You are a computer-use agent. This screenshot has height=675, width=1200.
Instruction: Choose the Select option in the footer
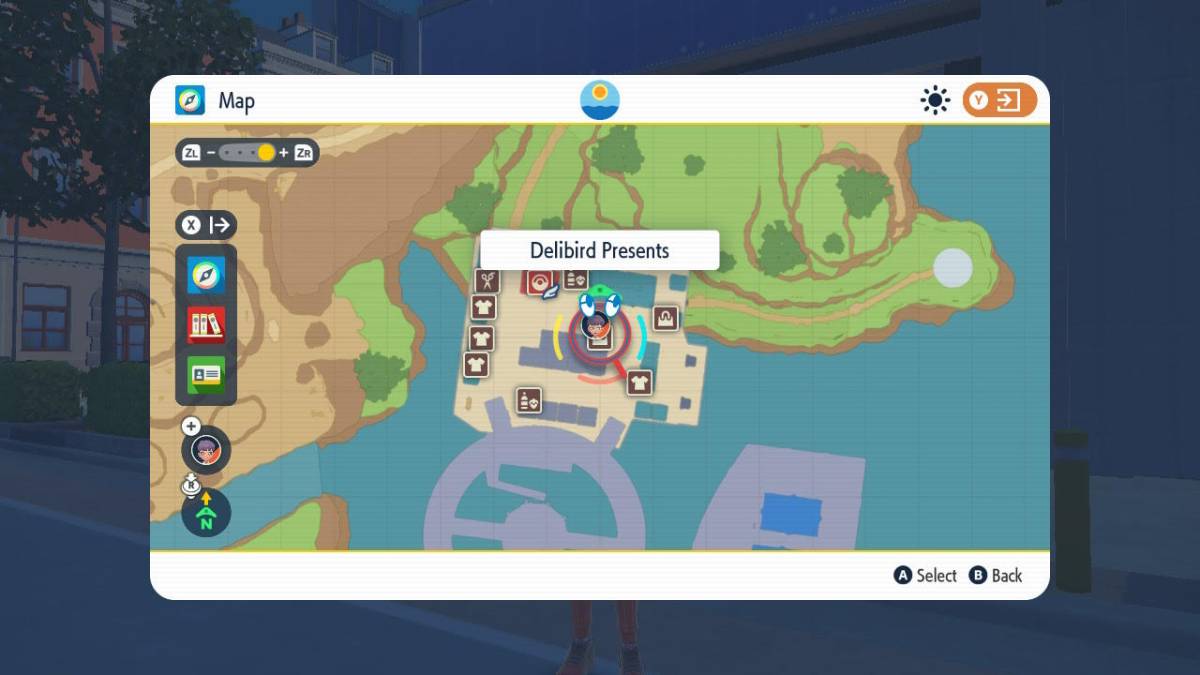pos(925,575)
